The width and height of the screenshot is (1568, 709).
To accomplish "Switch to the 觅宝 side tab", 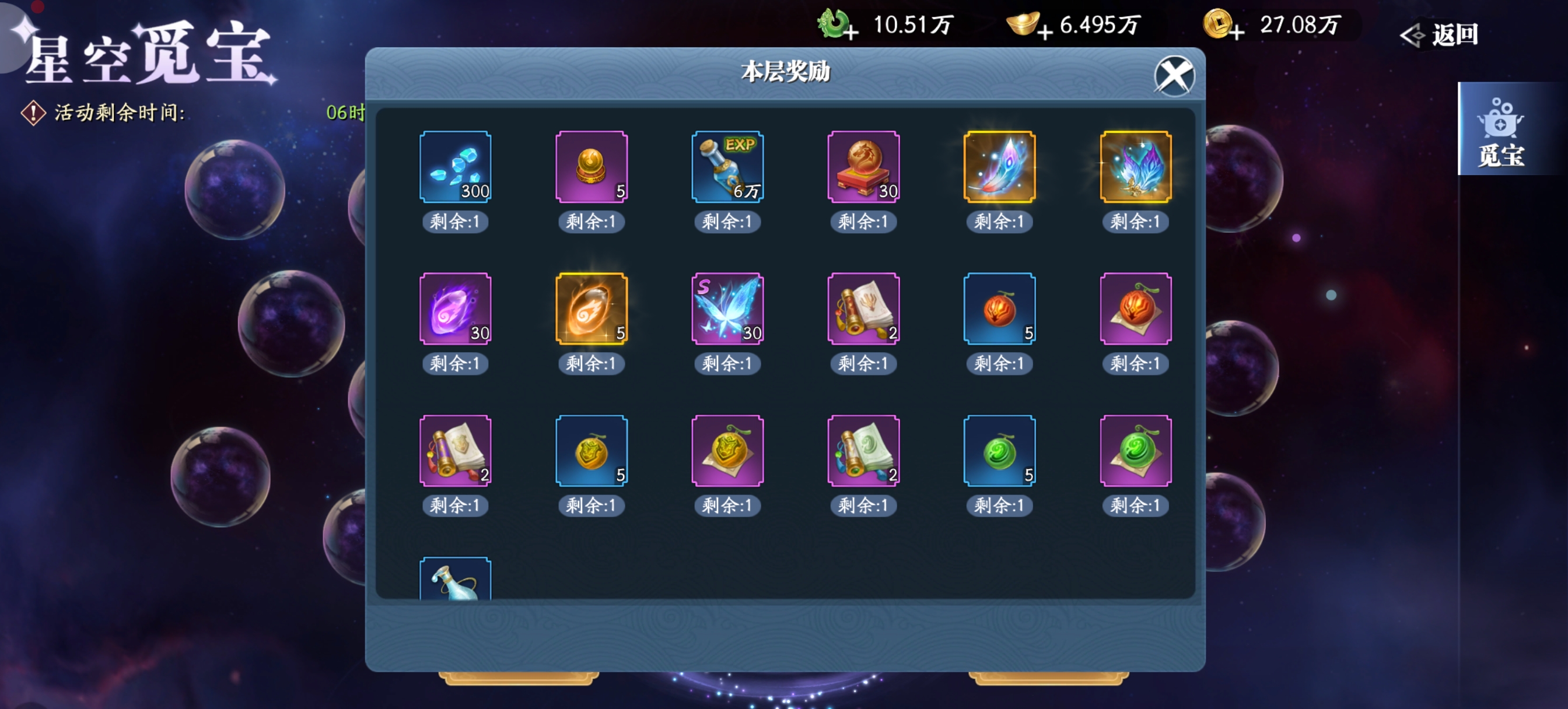I will pyautogui.click(x=1500, y=129).
